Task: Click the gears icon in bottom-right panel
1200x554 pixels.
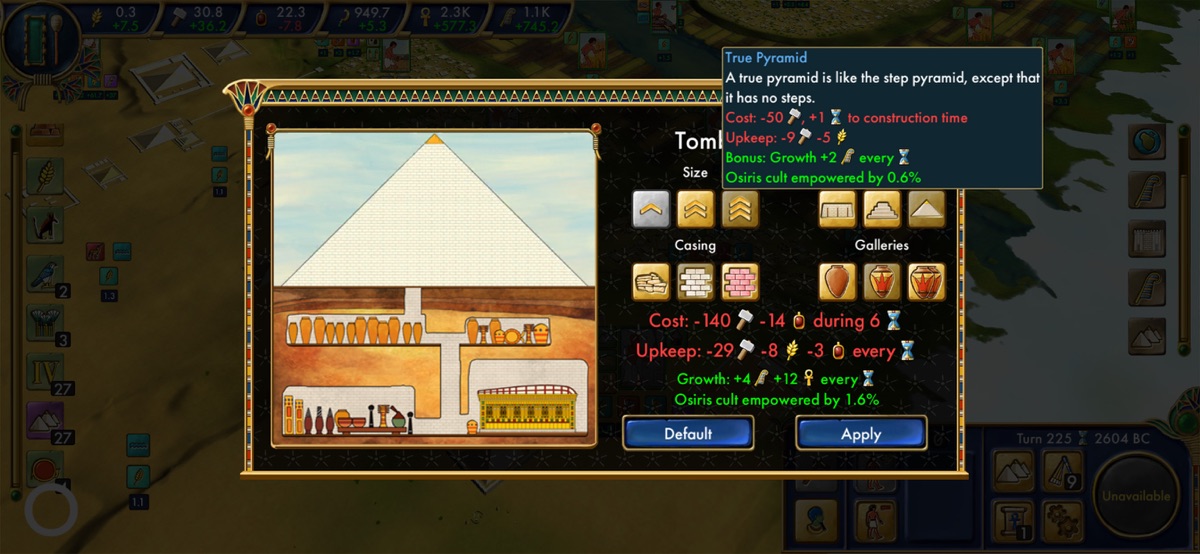Action: click(1063, 521)
